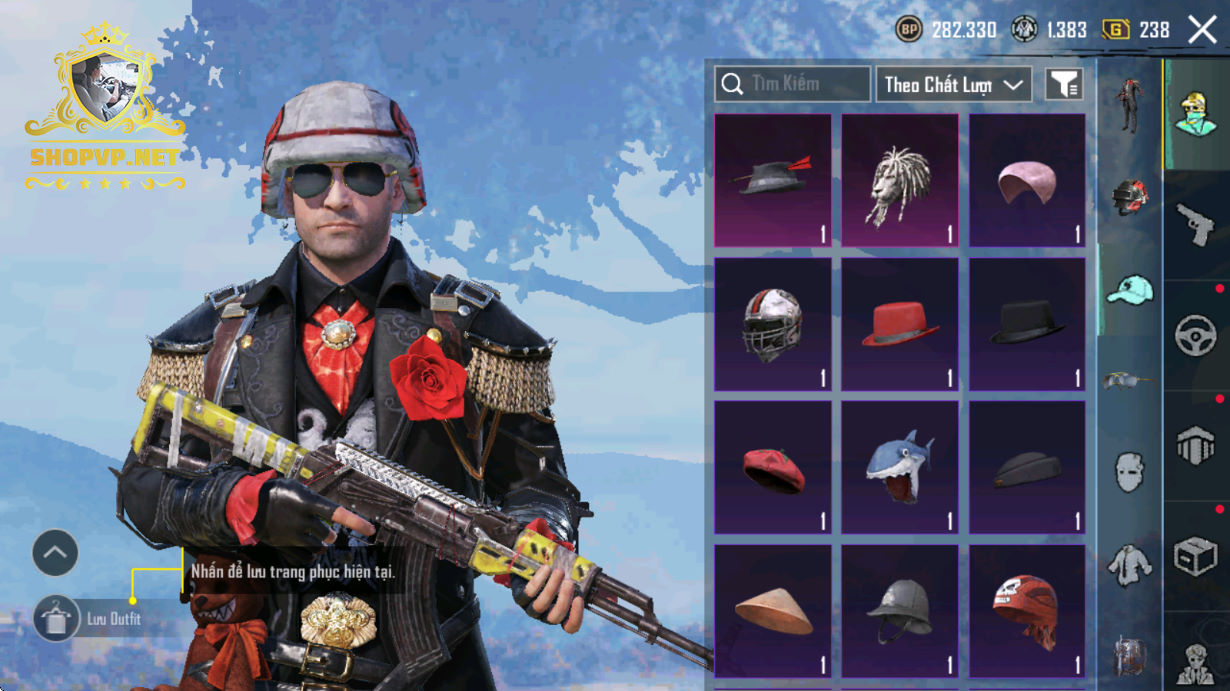This screenshot has height=691, width=1230.
Task: Show the glasses subcategory
Action: tap(1130, 380)
